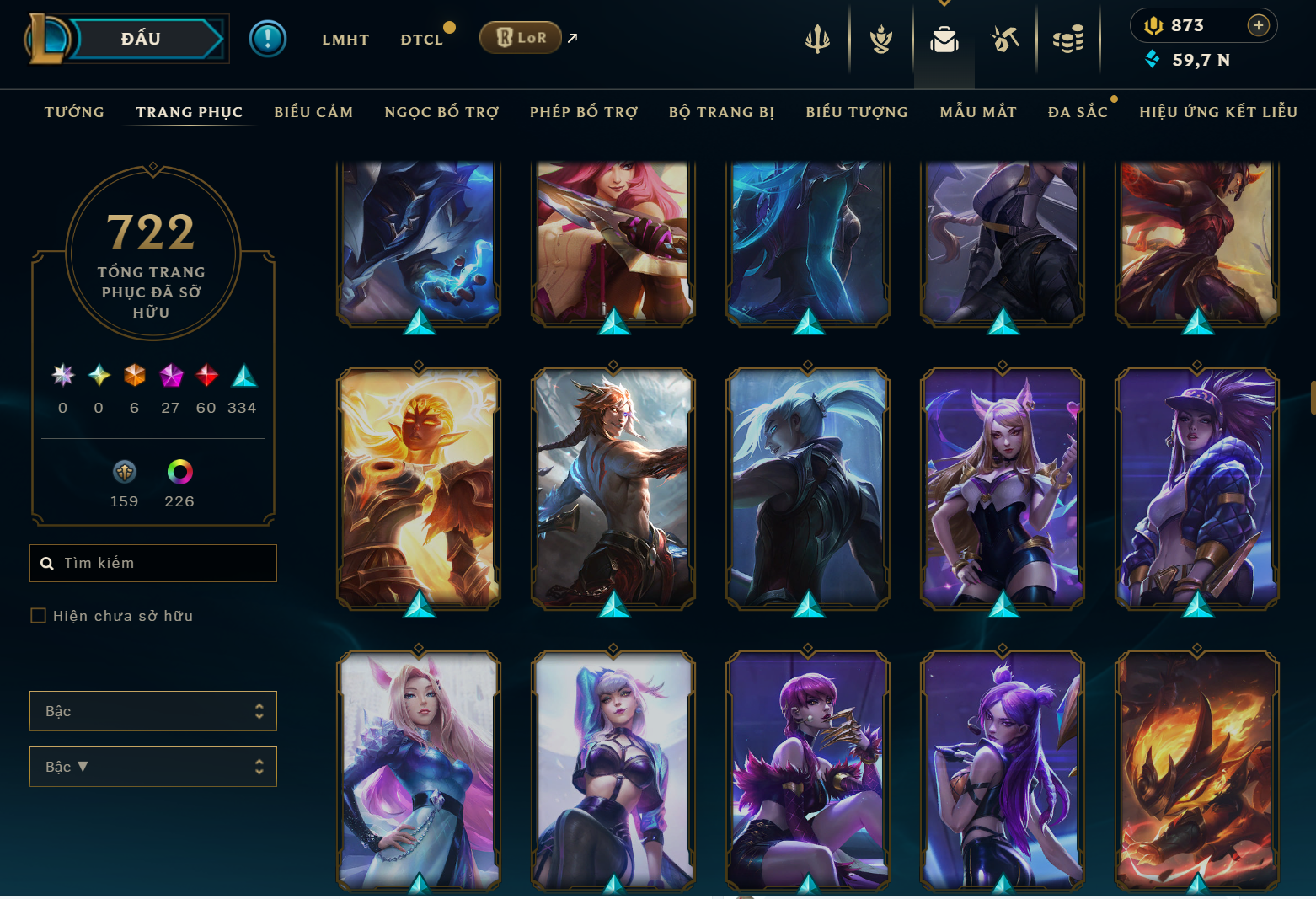Open the first 'Bậc' dropdown
This screenshot has height=899, width=1316.
152,710
